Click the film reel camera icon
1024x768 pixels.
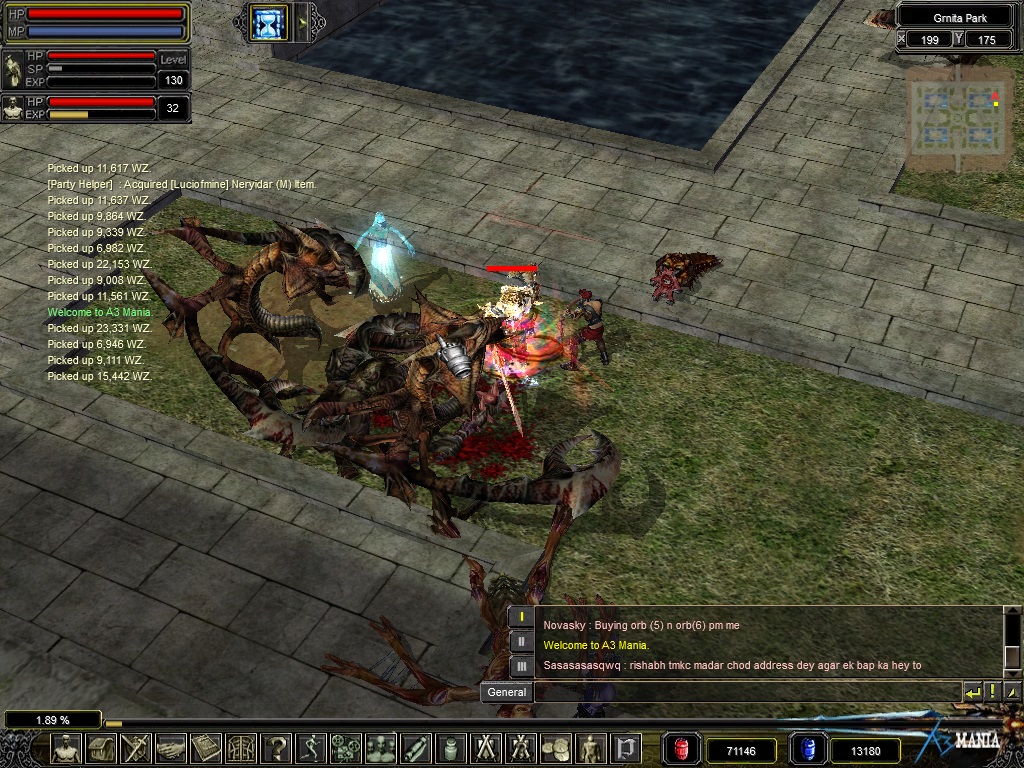click(x=347, y=748)
